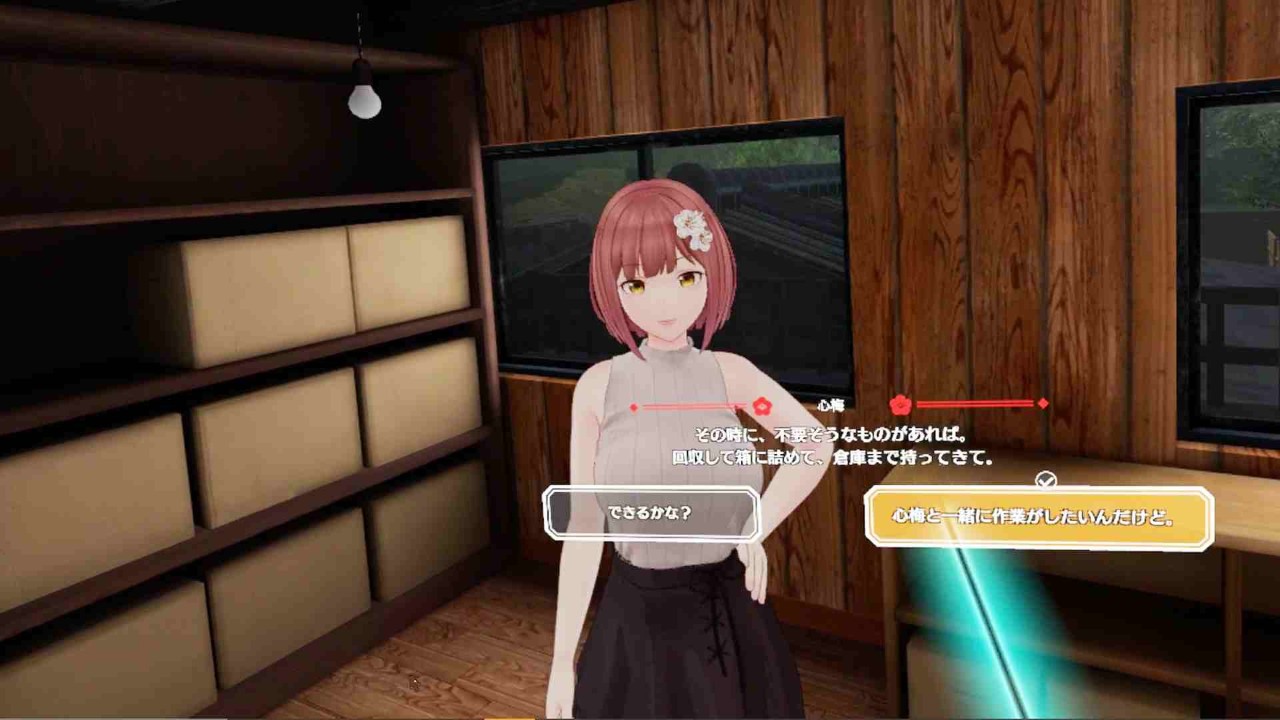The height and width of the screenshot is (720, 1280).
Task: Click the hanging light bulb icon
Action: point(362,100)
